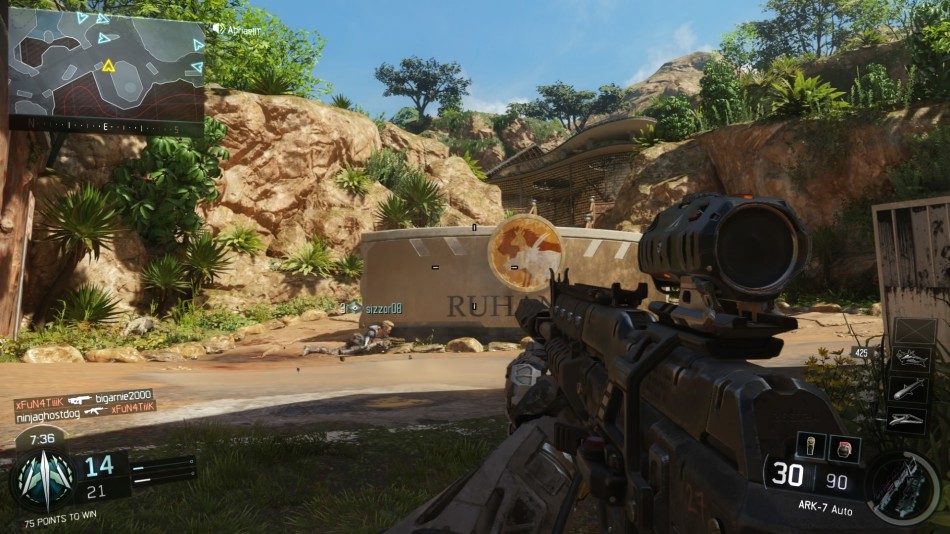Select the empty crossed-out scorestreak slot
This screenshot has height=534, width=950.
(x=914, y=331)
